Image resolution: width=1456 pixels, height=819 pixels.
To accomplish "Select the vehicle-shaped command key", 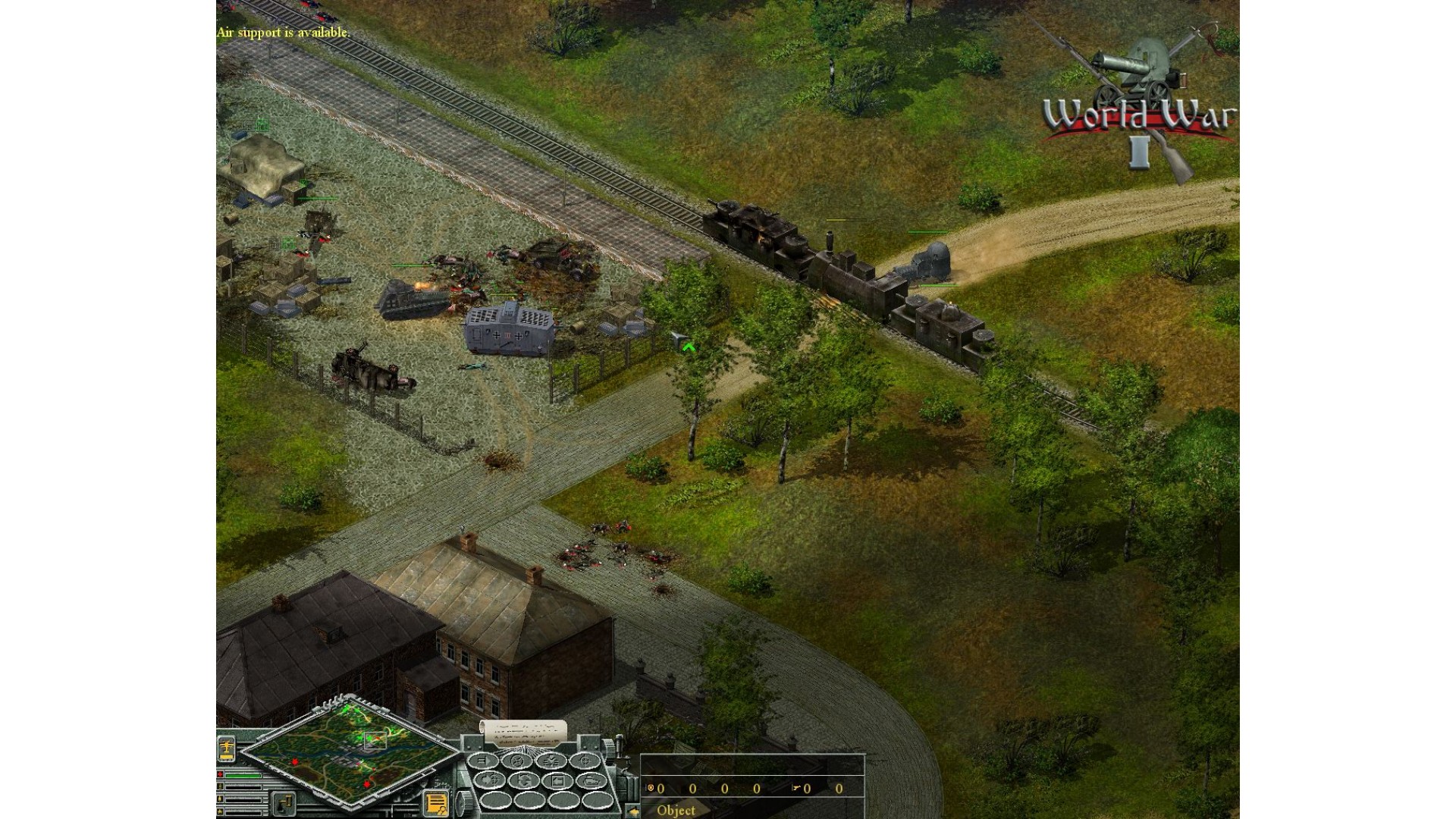I will coord(590,780).
